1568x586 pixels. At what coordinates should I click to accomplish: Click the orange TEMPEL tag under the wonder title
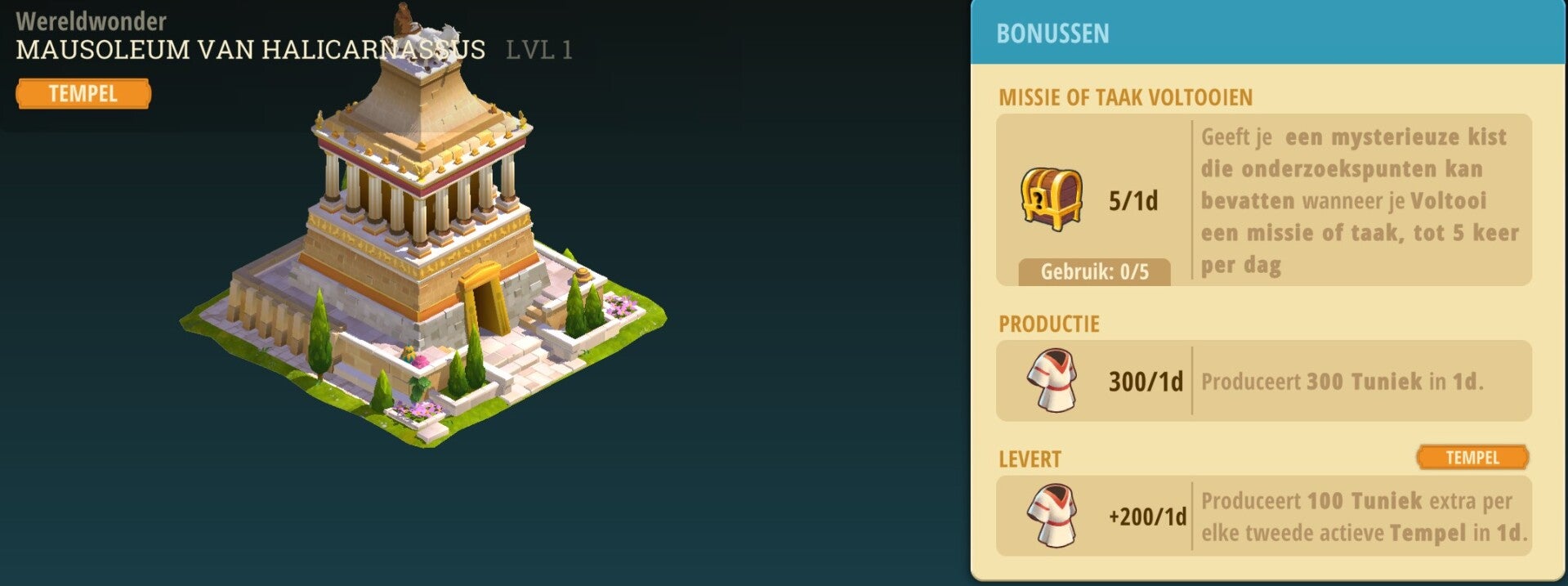point(83,94)
